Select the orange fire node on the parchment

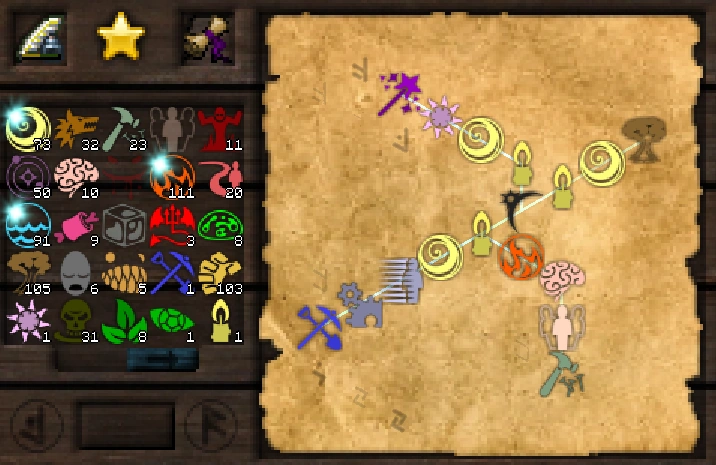520,255
